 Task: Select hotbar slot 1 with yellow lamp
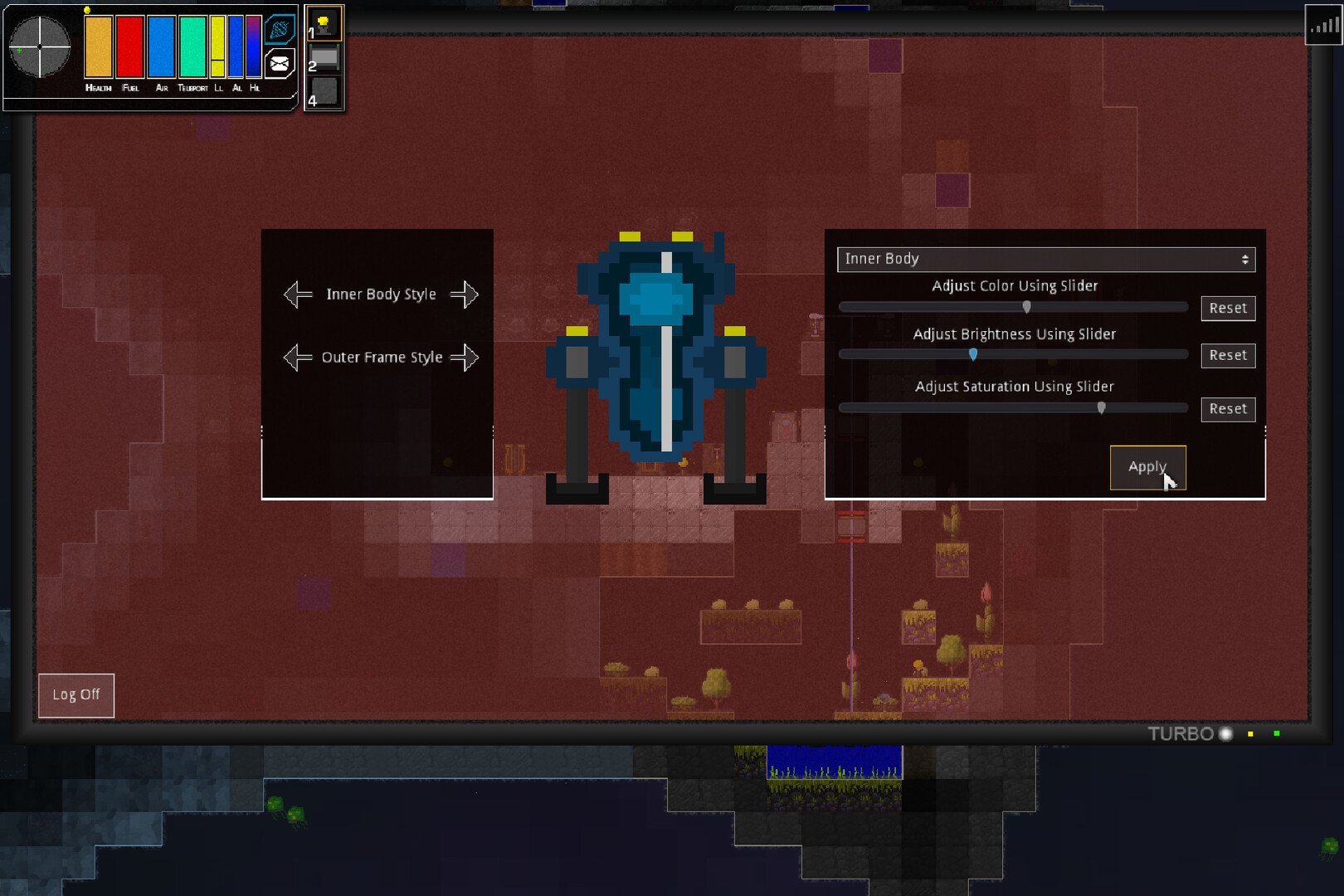pyautogui.click(x=324, y=23)
